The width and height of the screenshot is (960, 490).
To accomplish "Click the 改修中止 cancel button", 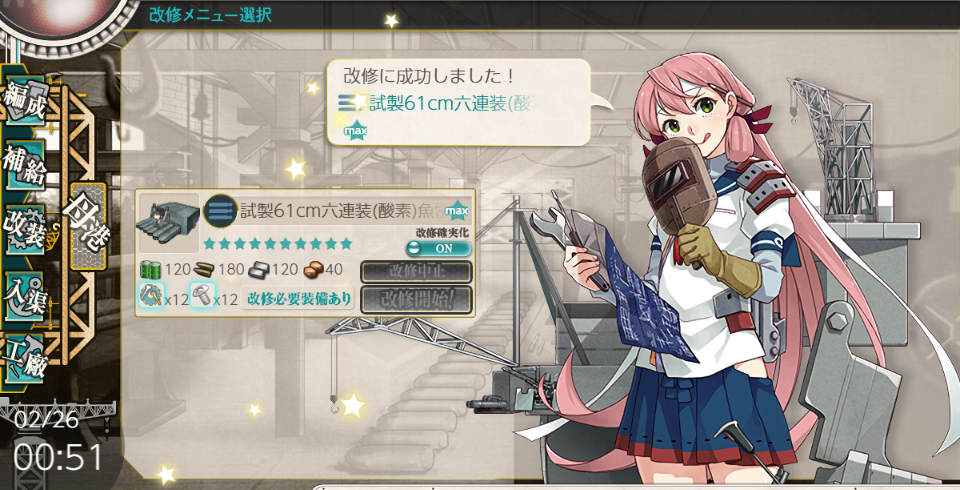I will pos(415,271).
